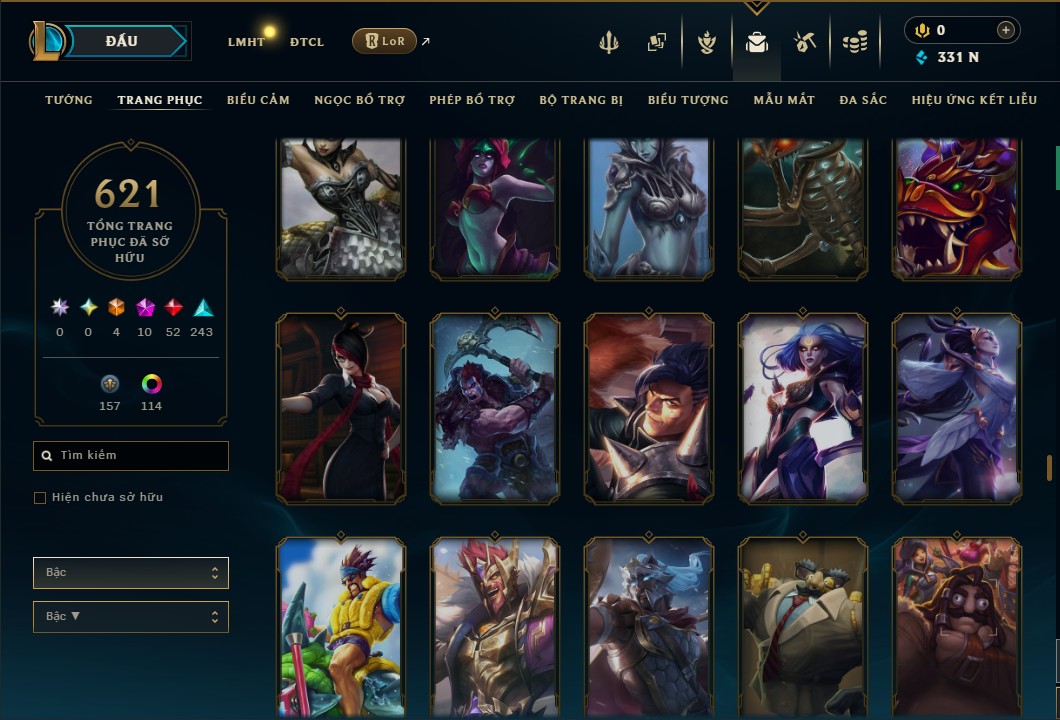The width and height of the screenshot is (1060, 720).
Task: Open the store coin-stack icon
Action: [854, 42]
